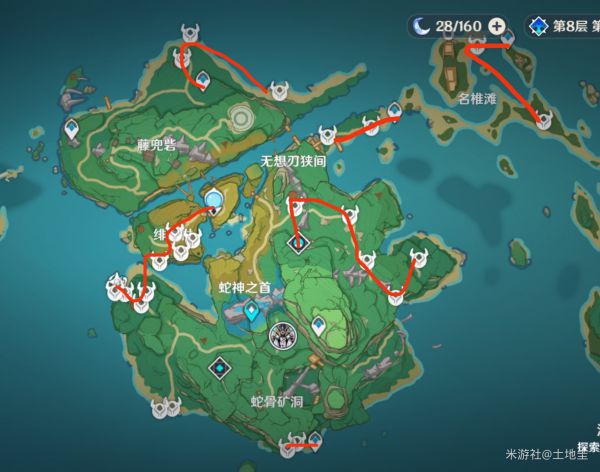The height and width of the screenshot is (472, 600).
Task: Select the diamond domain marker above 蛇骨矿洞
Action: [x=219, y=369]
